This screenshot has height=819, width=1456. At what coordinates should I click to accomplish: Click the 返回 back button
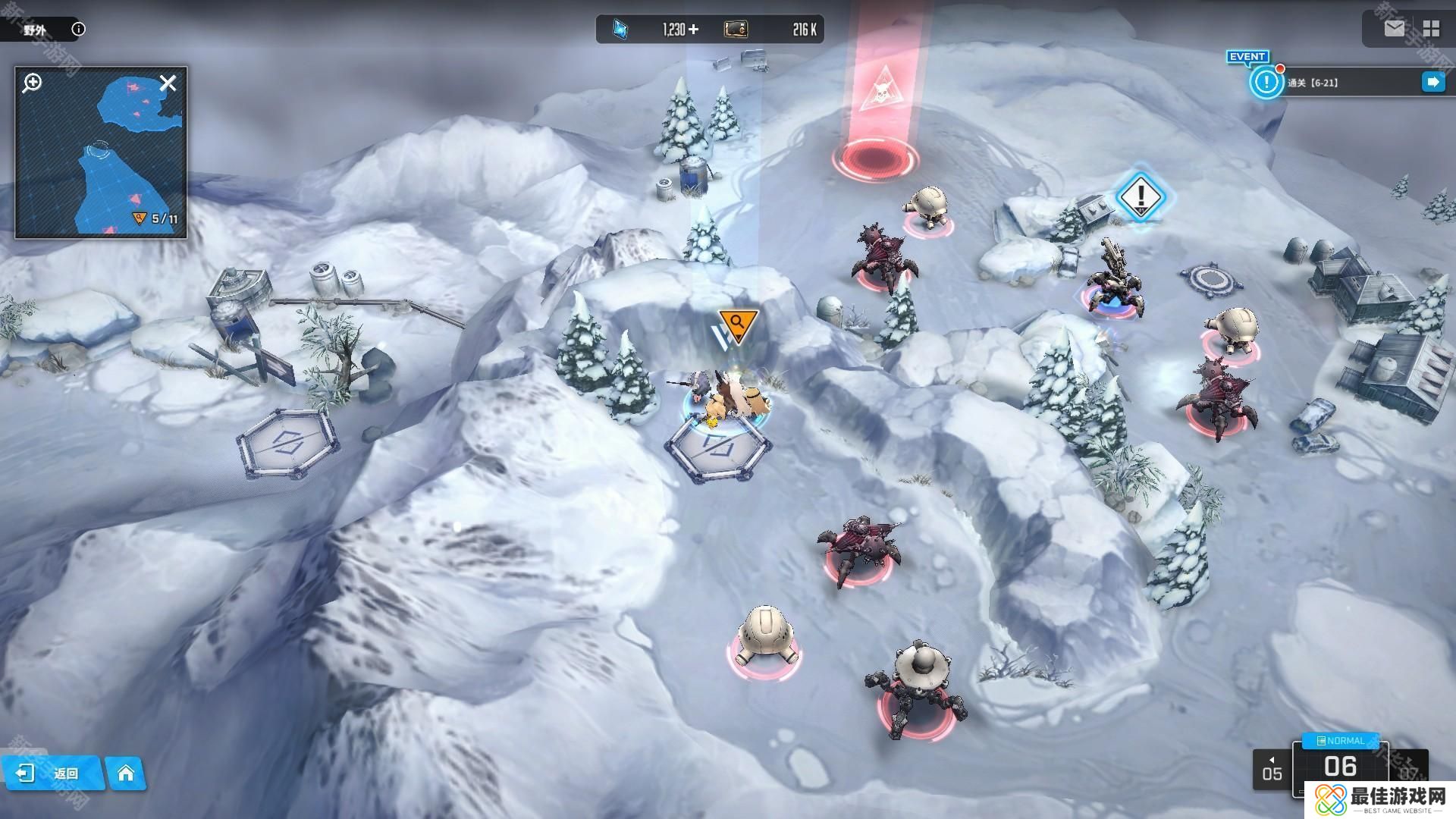click(x=52, y=773)
